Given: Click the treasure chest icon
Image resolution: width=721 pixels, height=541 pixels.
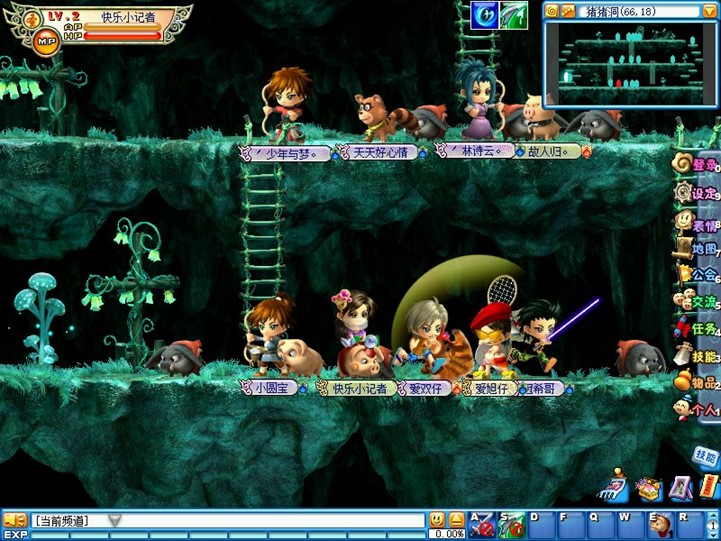Looking at the screenshot, I should click(x=649, y=489).
